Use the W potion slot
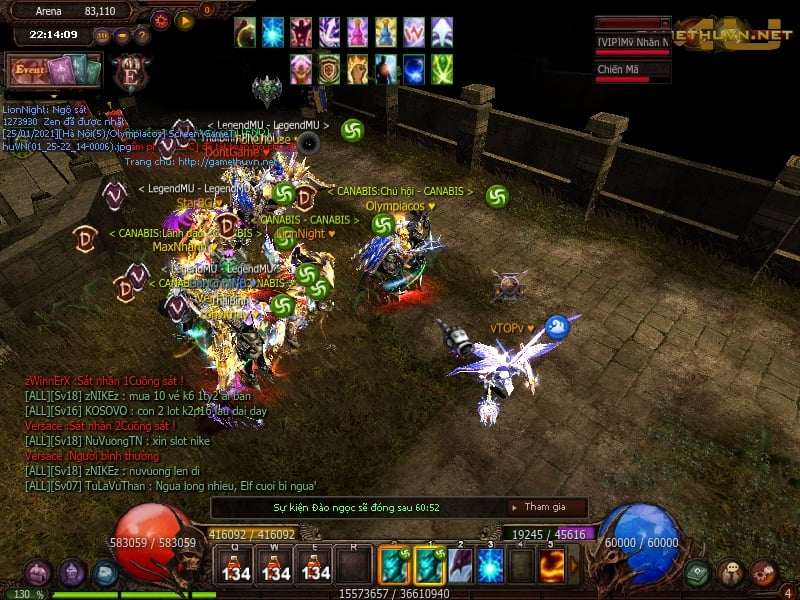800x600 pixels. (276, 567)
